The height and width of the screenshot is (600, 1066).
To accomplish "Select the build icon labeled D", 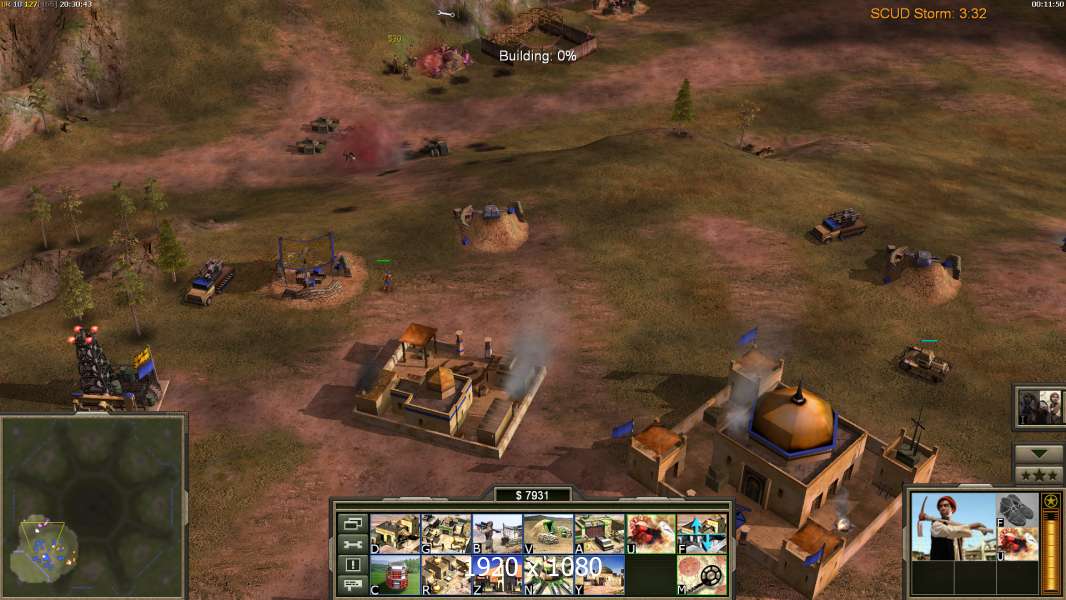I will tap(394, 533).
